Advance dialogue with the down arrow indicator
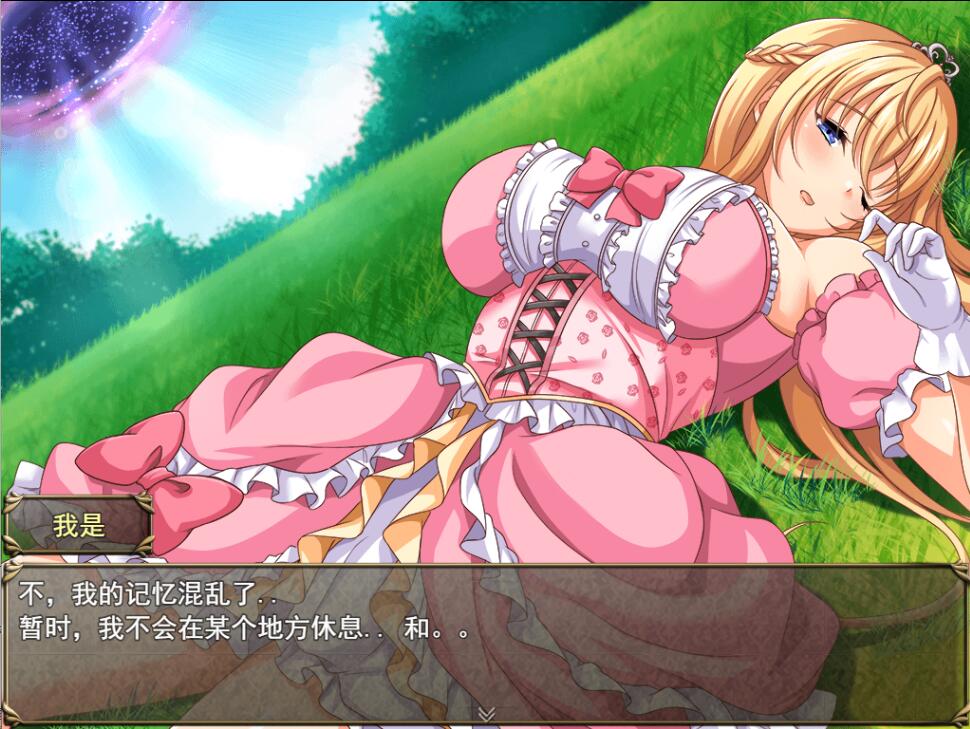Viewport: 970px width, 729px height. coord(486,713)
